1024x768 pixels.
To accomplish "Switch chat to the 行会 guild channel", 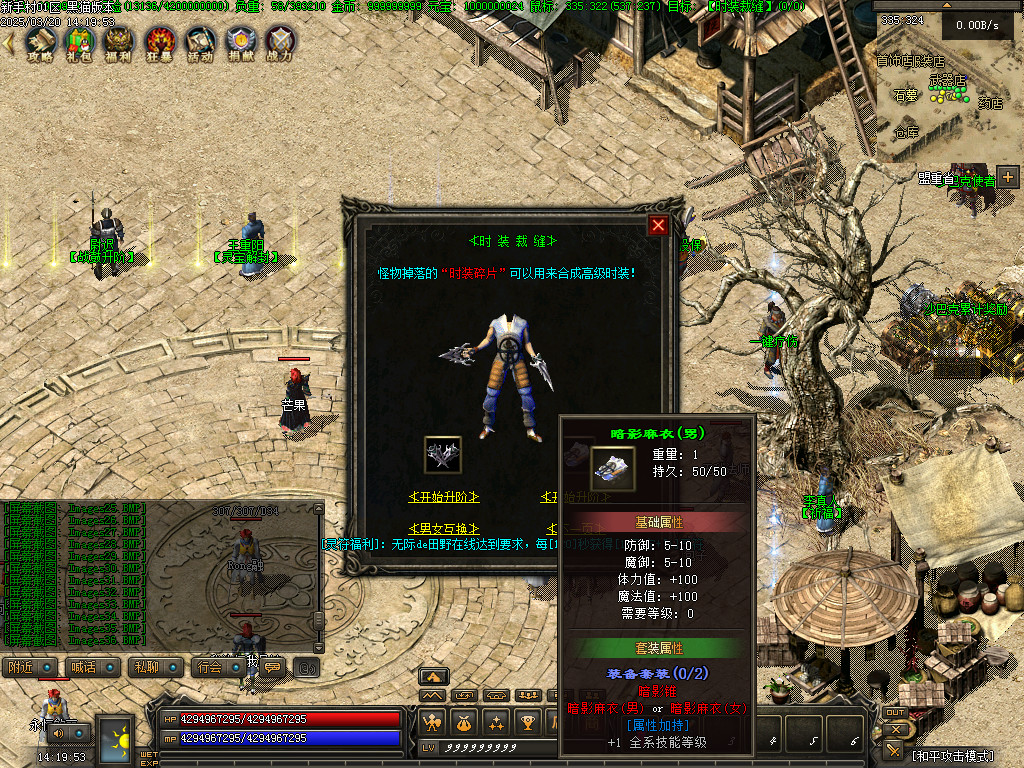I will point(219,667).
